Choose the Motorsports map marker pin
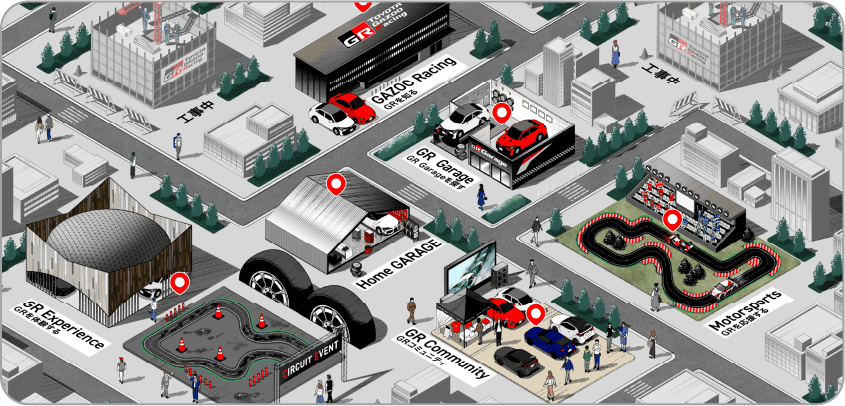This screenshot has height=406, width=845. [x=673, y=220]
